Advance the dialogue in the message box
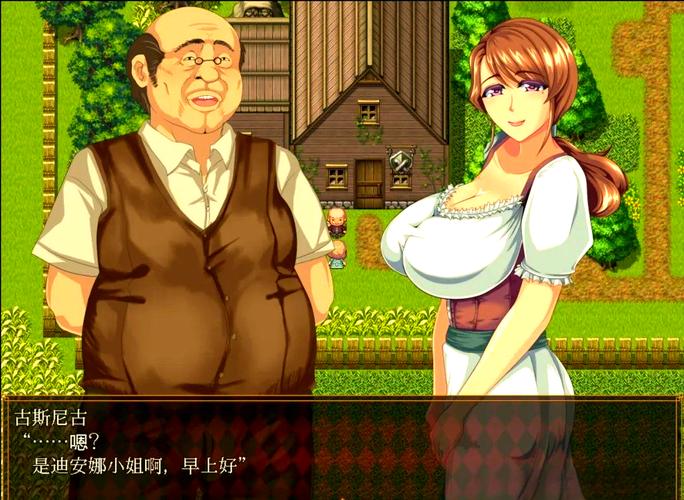 tap(341, 446)
